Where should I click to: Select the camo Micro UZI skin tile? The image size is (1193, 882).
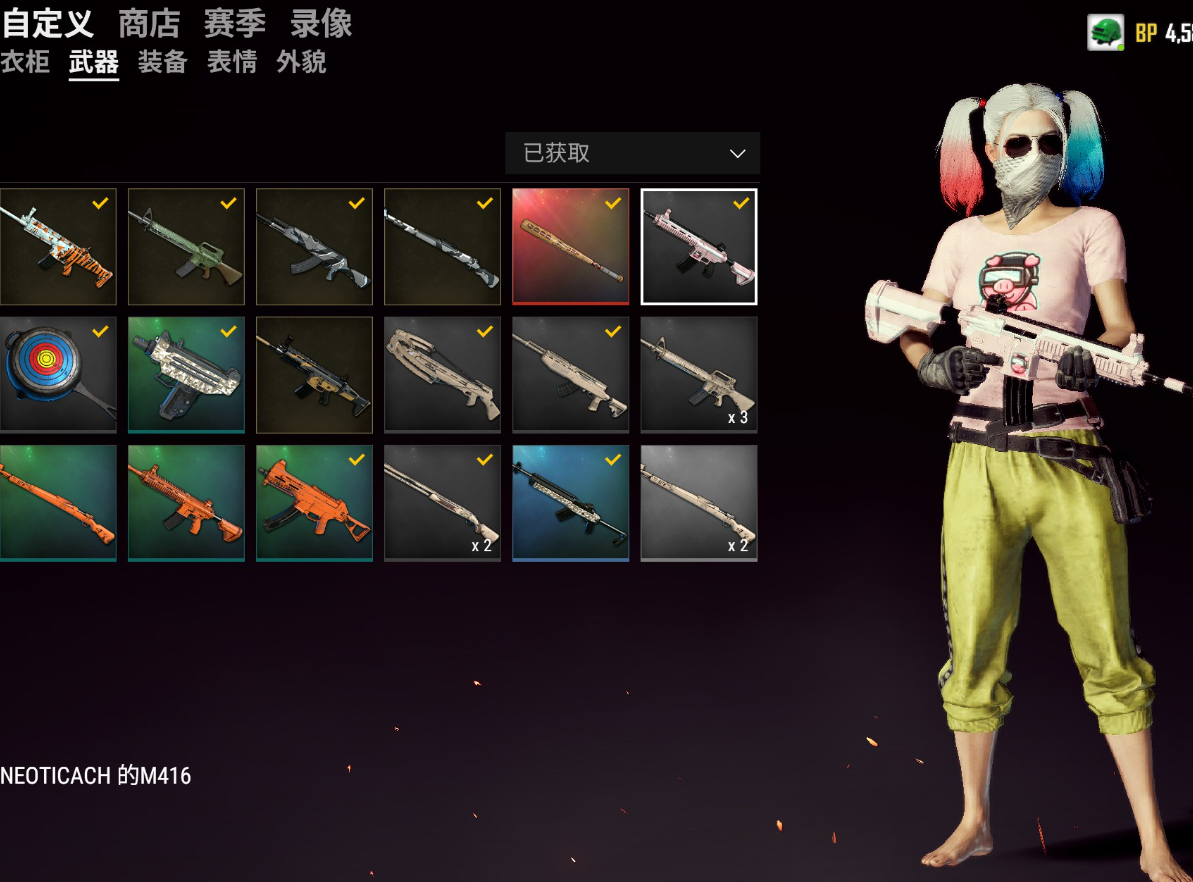click(x=186, y=374)
